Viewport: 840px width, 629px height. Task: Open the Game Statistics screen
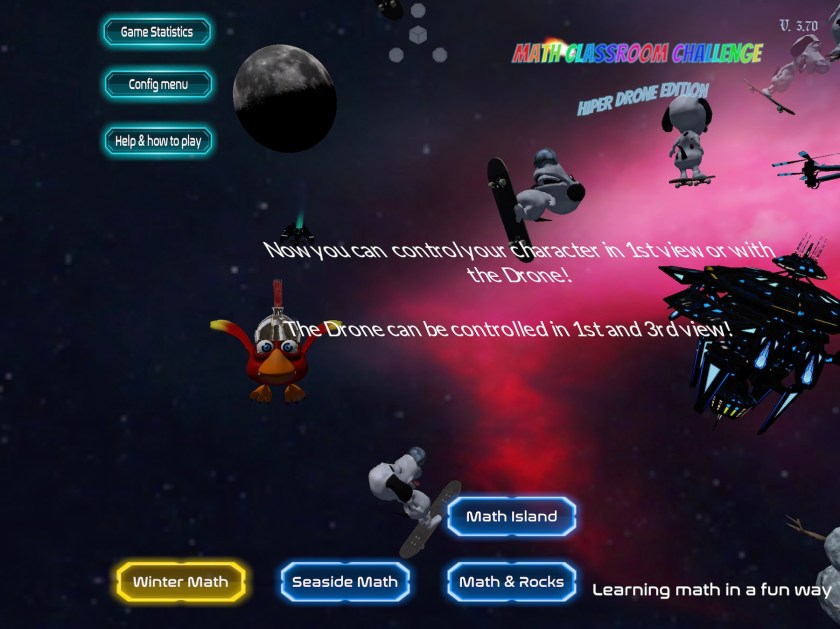click(157, 32)
